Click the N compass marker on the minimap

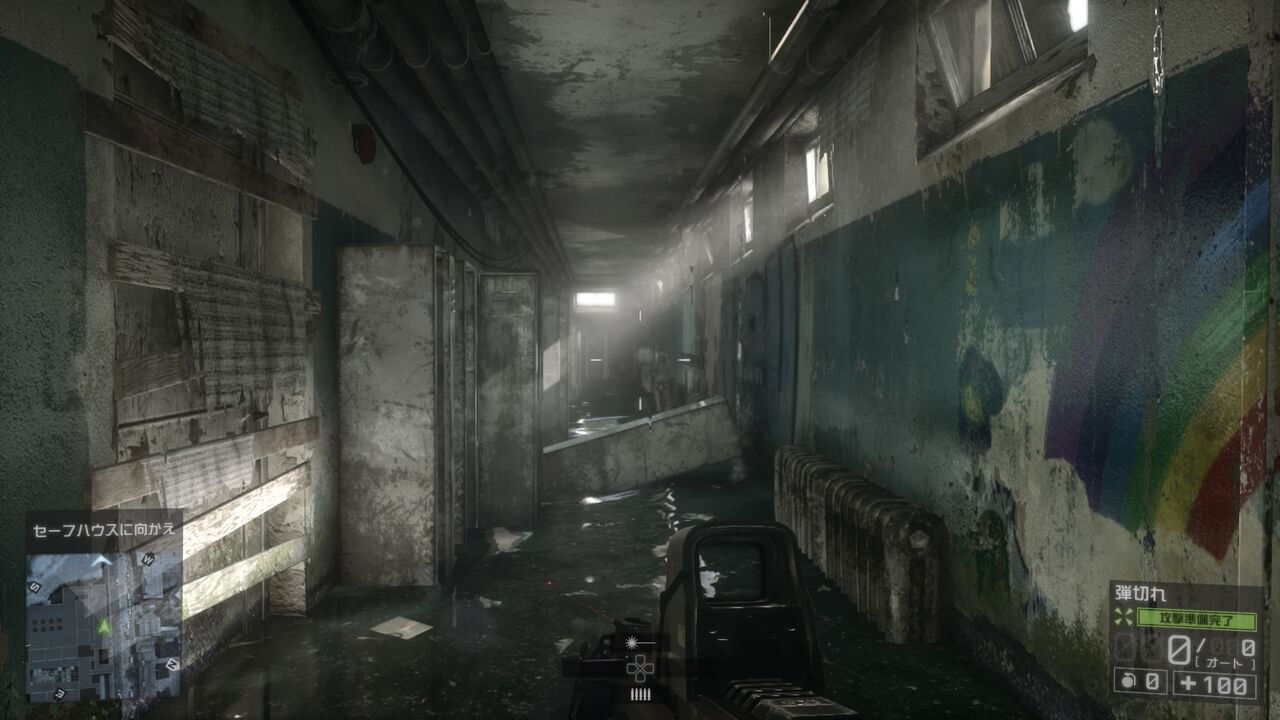point(172,665)
